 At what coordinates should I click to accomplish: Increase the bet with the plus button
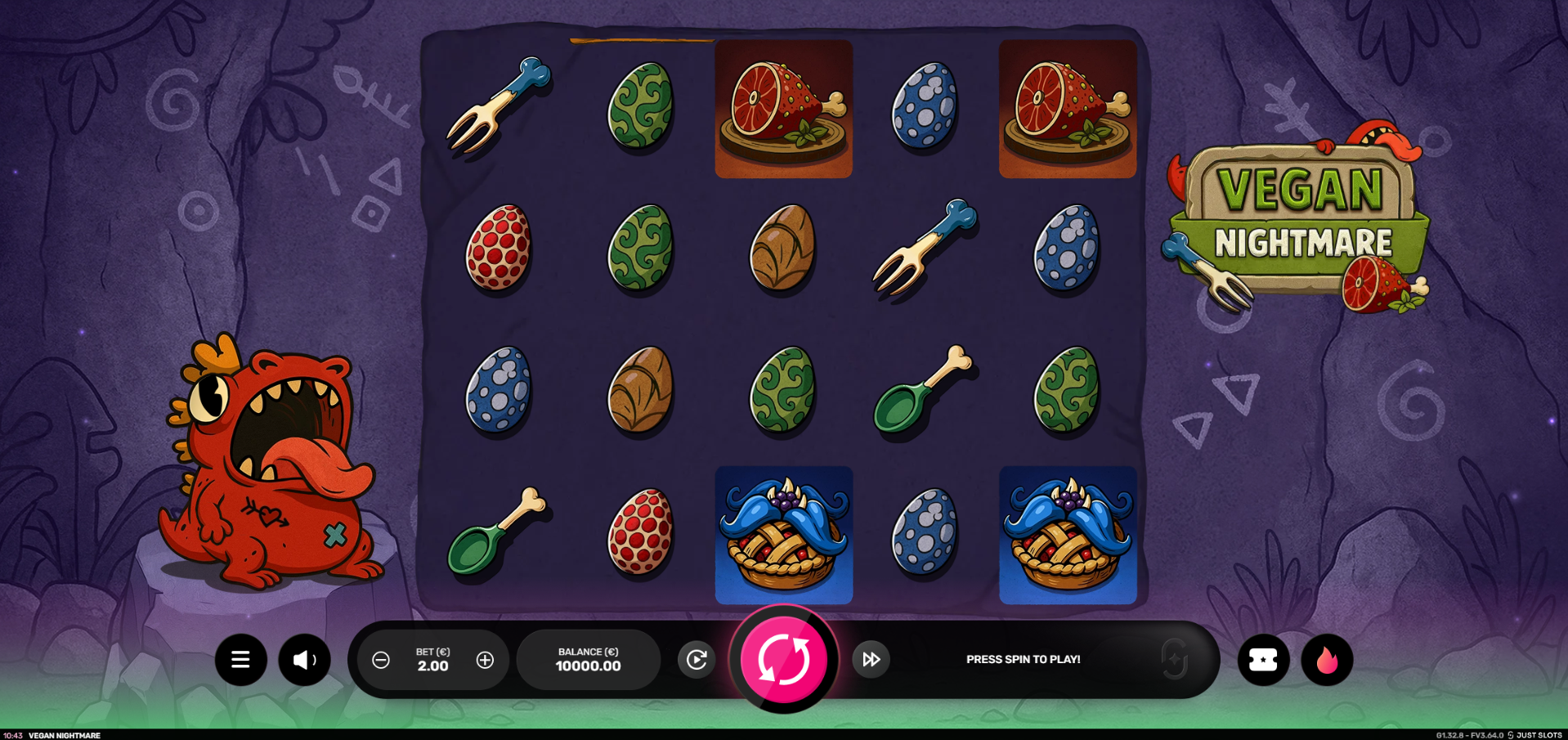pyautogui.click(x=485, y=660)
